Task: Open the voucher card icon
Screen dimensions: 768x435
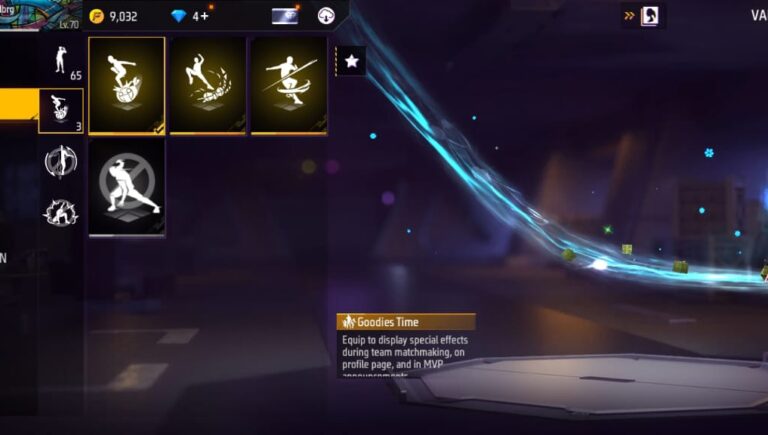Action: [x=286, y=16]
